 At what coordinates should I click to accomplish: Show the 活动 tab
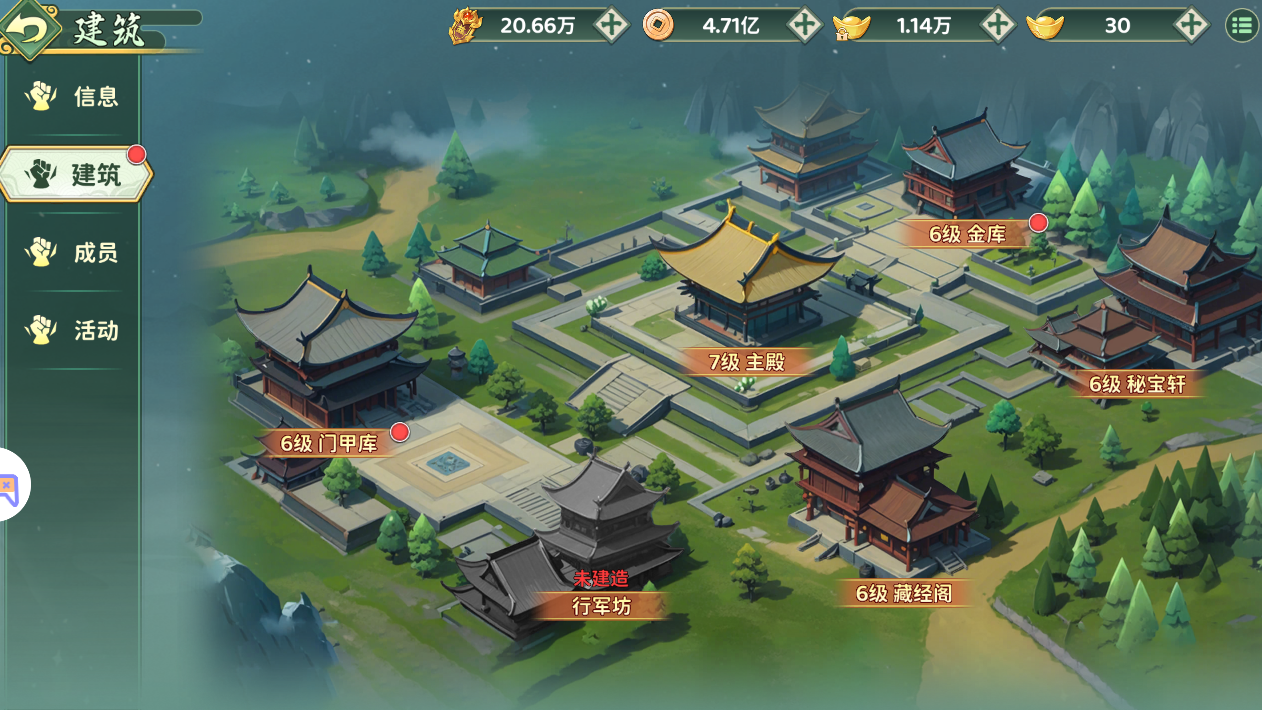(x=72, y=330)
